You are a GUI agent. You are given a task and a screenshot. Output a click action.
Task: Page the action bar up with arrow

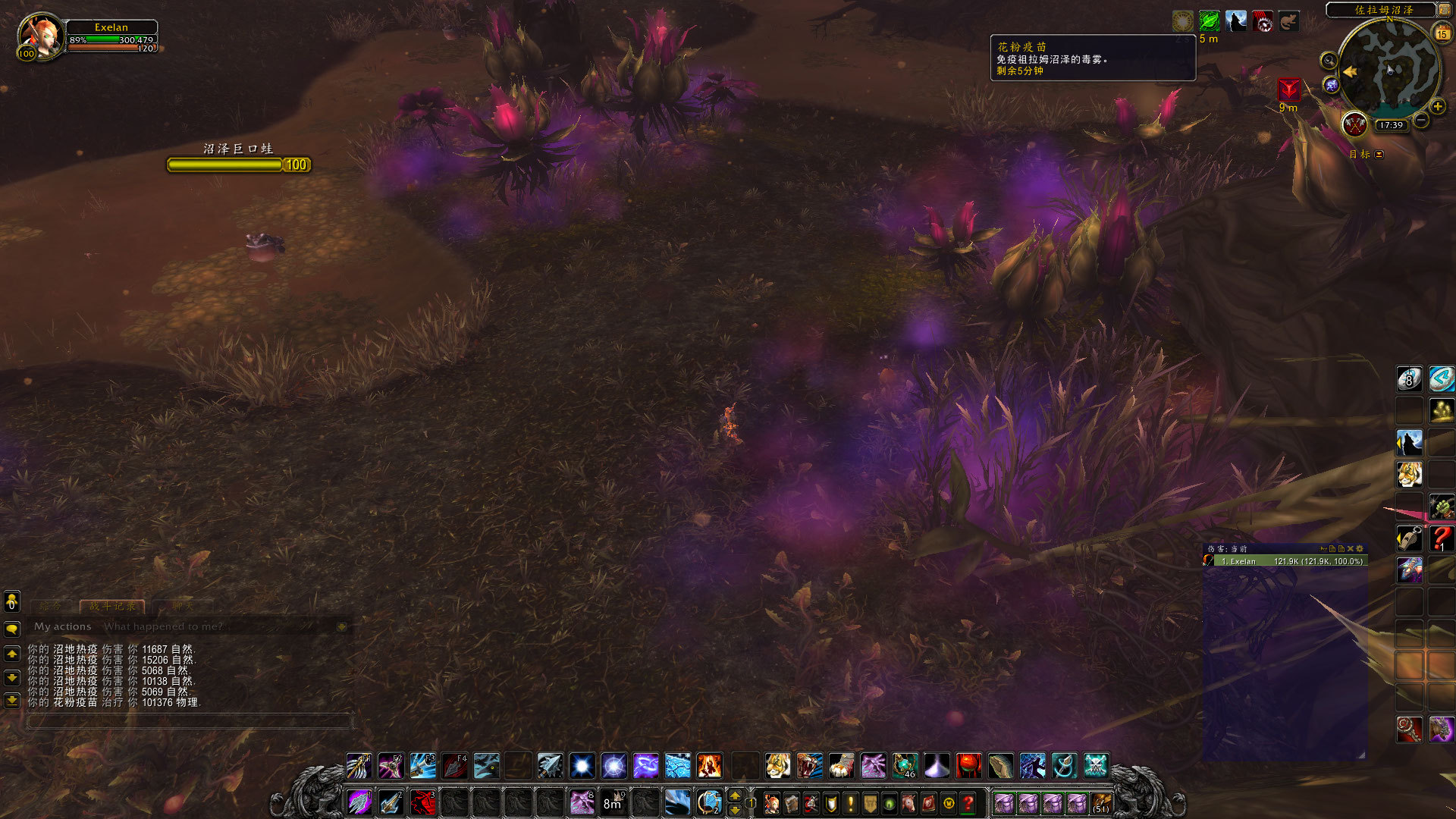pos(734,795)
